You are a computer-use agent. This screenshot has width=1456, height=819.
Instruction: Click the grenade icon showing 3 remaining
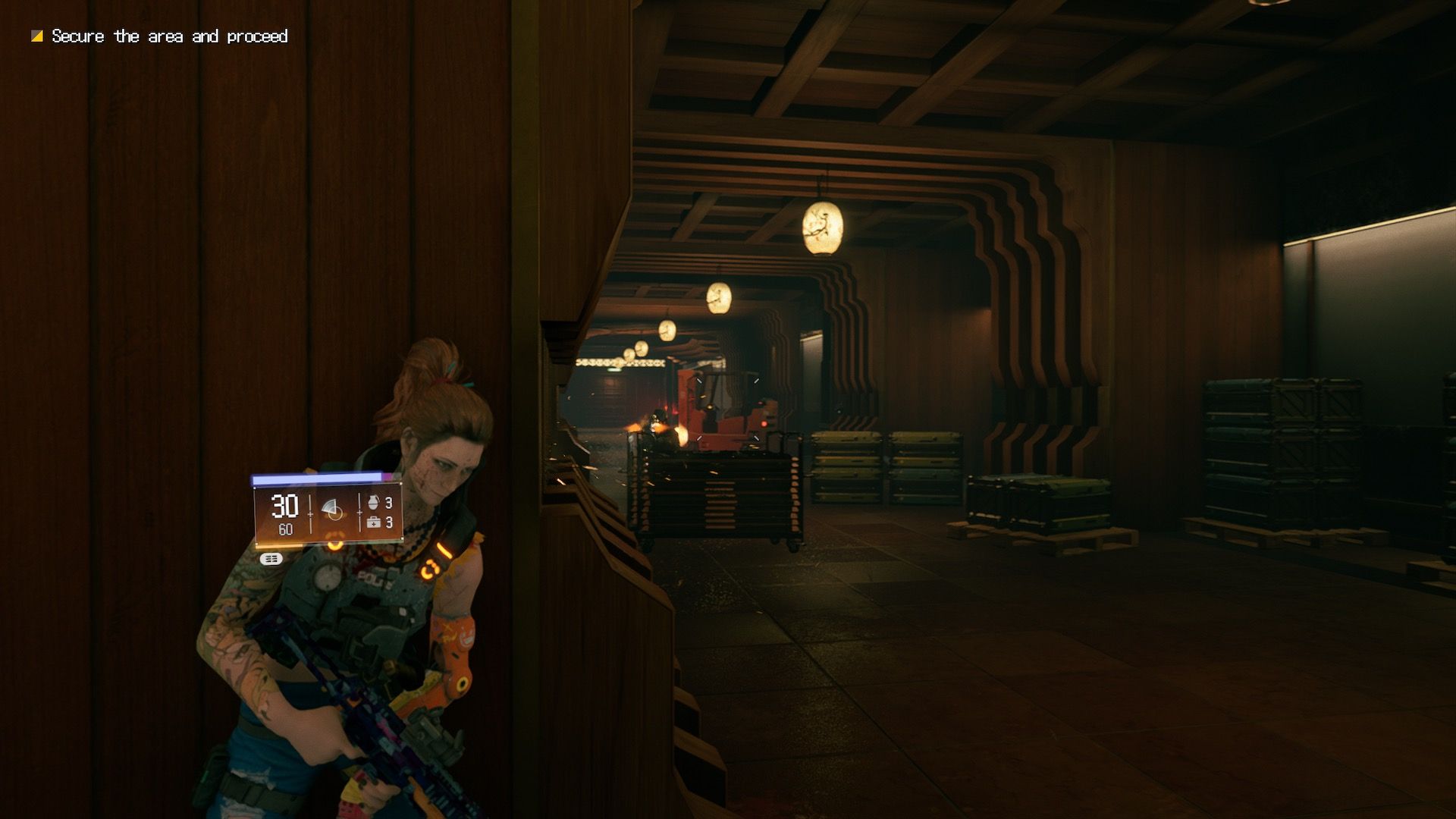(373, 504)
